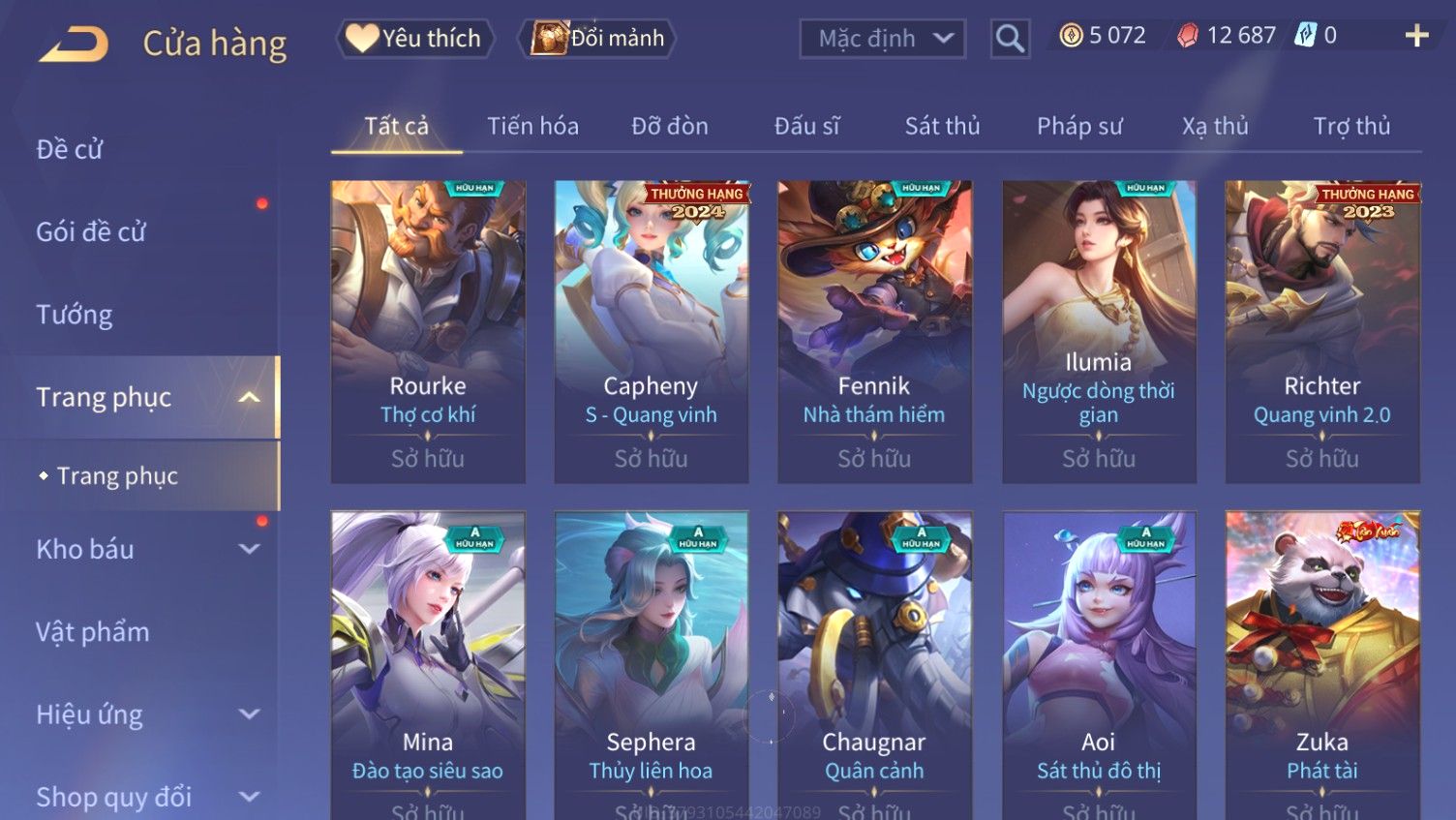Add currency with the plus button

1416,36
